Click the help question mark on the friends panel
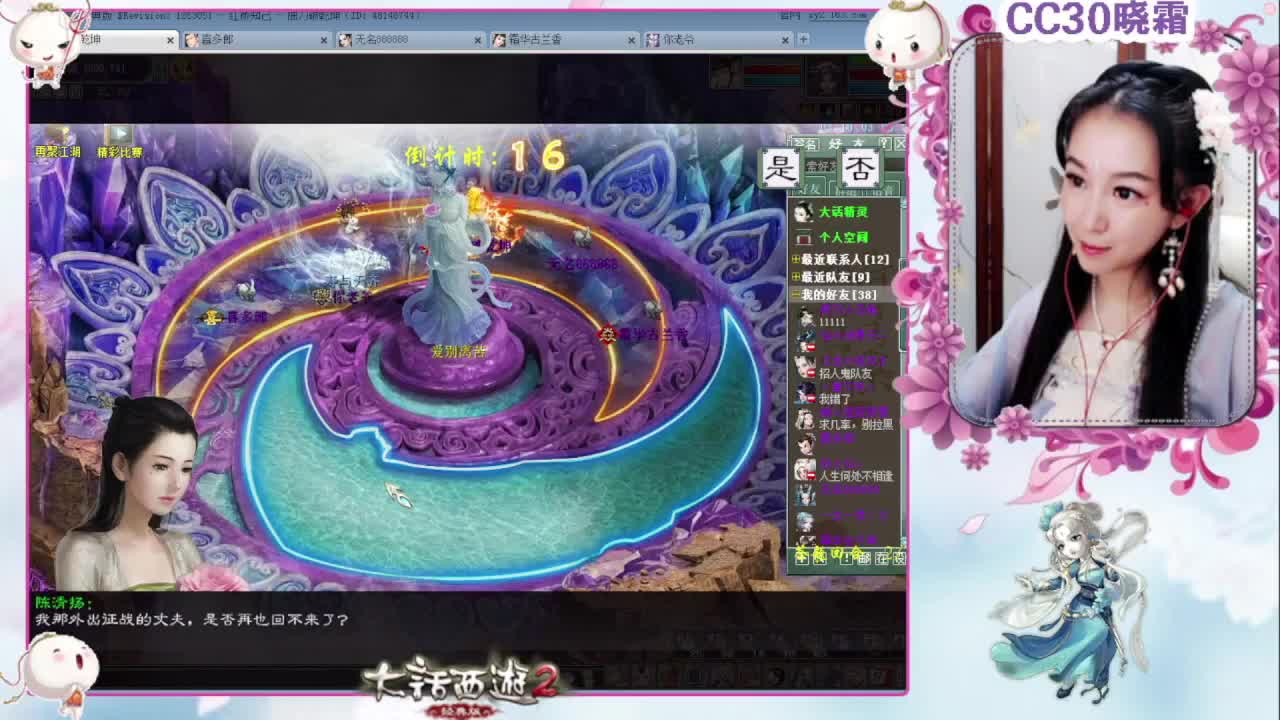This screenshot has height=720, width=1280. 884,143
